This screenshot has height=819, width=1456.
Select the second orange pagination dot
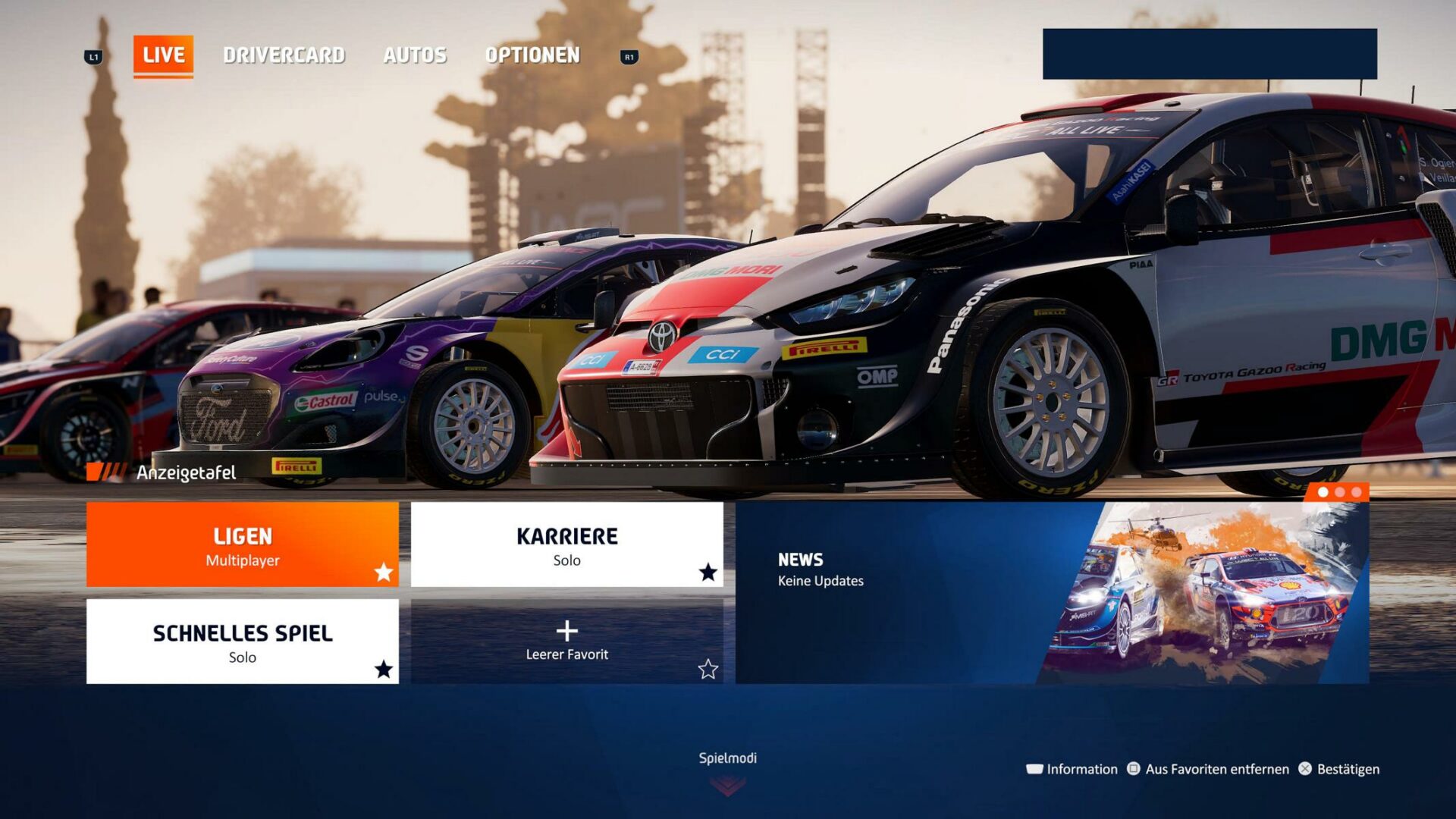tap(1340, 492)
